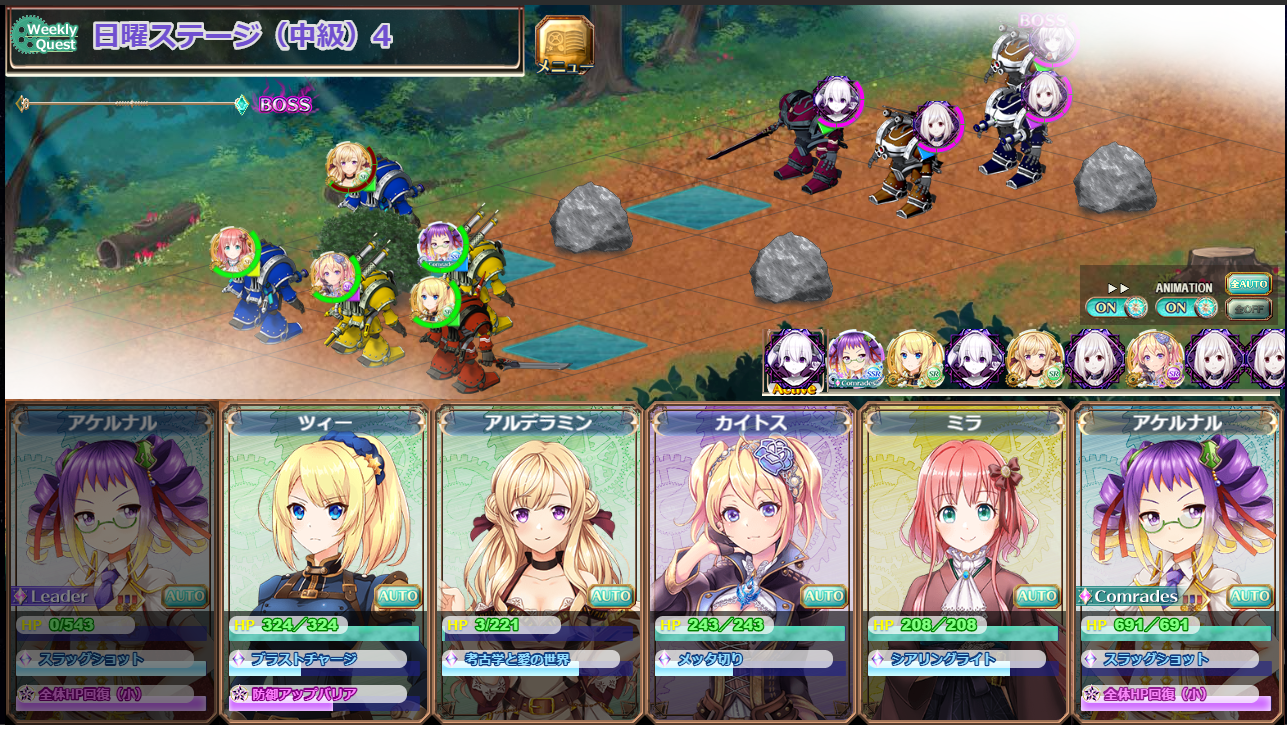Toggle AUTO on アルデラミン's card
The height and width of the screenshot is (729, 1287).
[611, 597]
